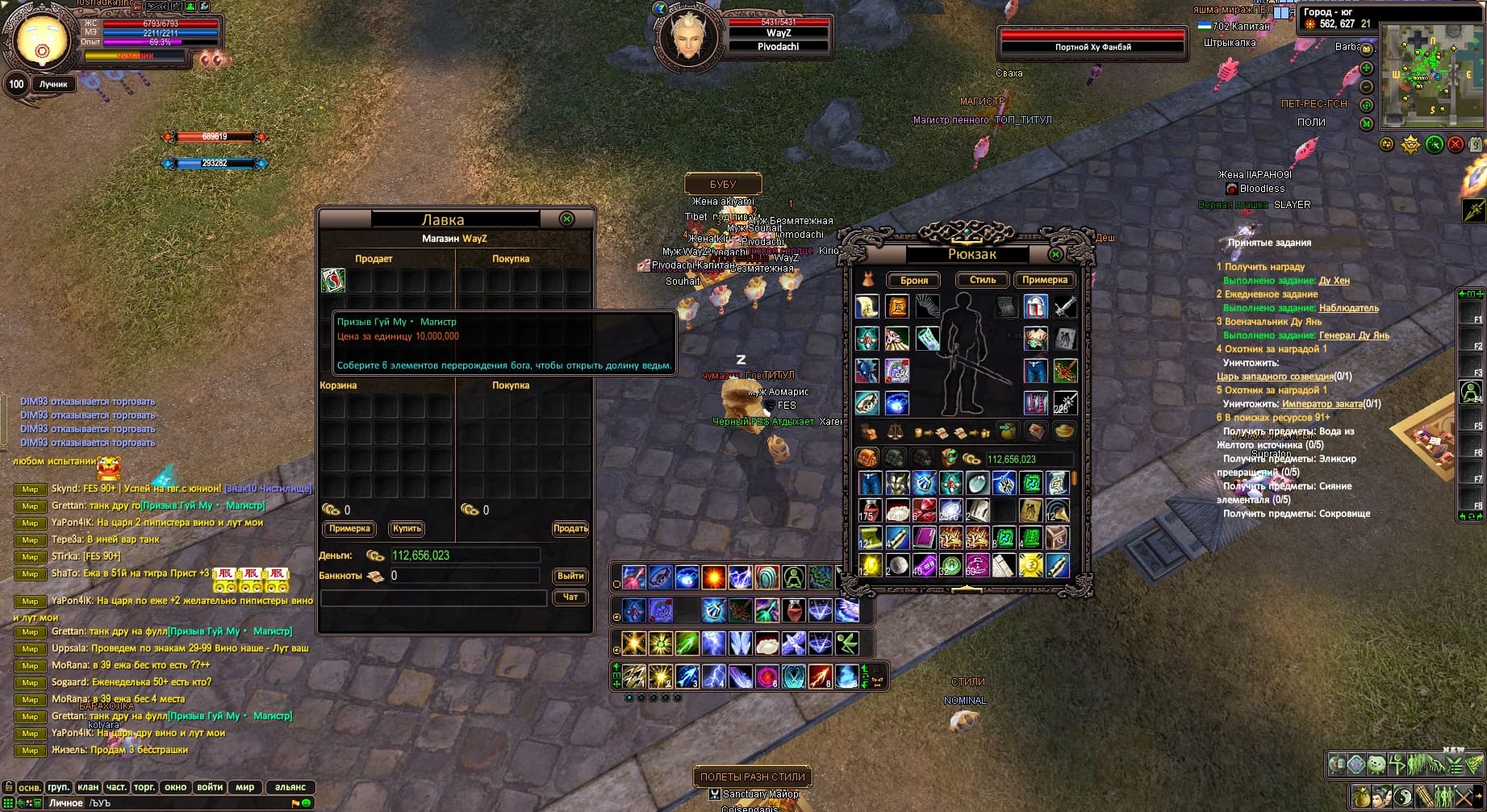Select the Pivodachi target portrait
This screenshot has height=812, width=1487.
coord(687,37)
